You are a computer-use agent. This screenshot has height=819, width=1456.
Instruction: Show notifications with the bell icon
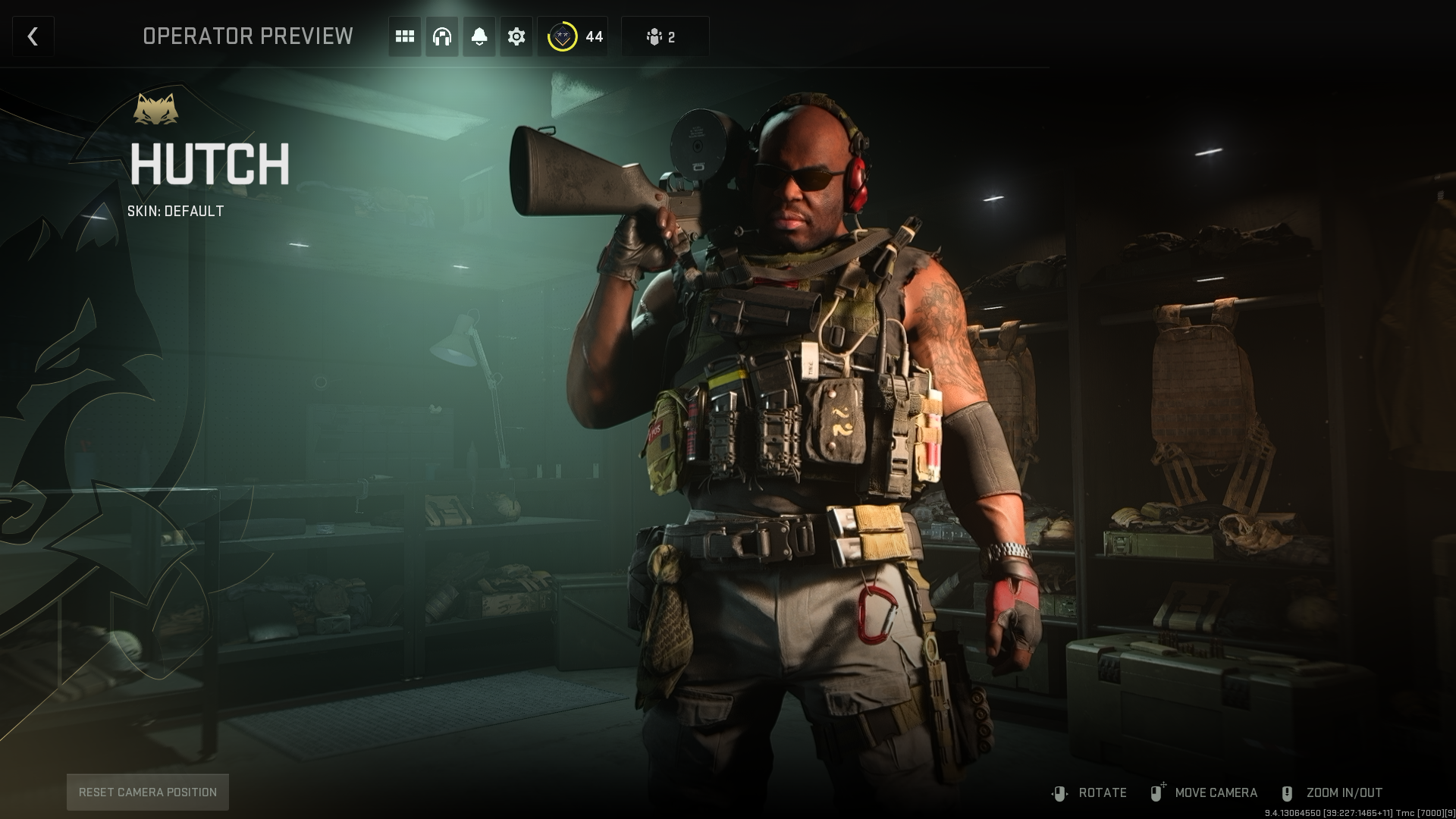click(x=479, y=36)
